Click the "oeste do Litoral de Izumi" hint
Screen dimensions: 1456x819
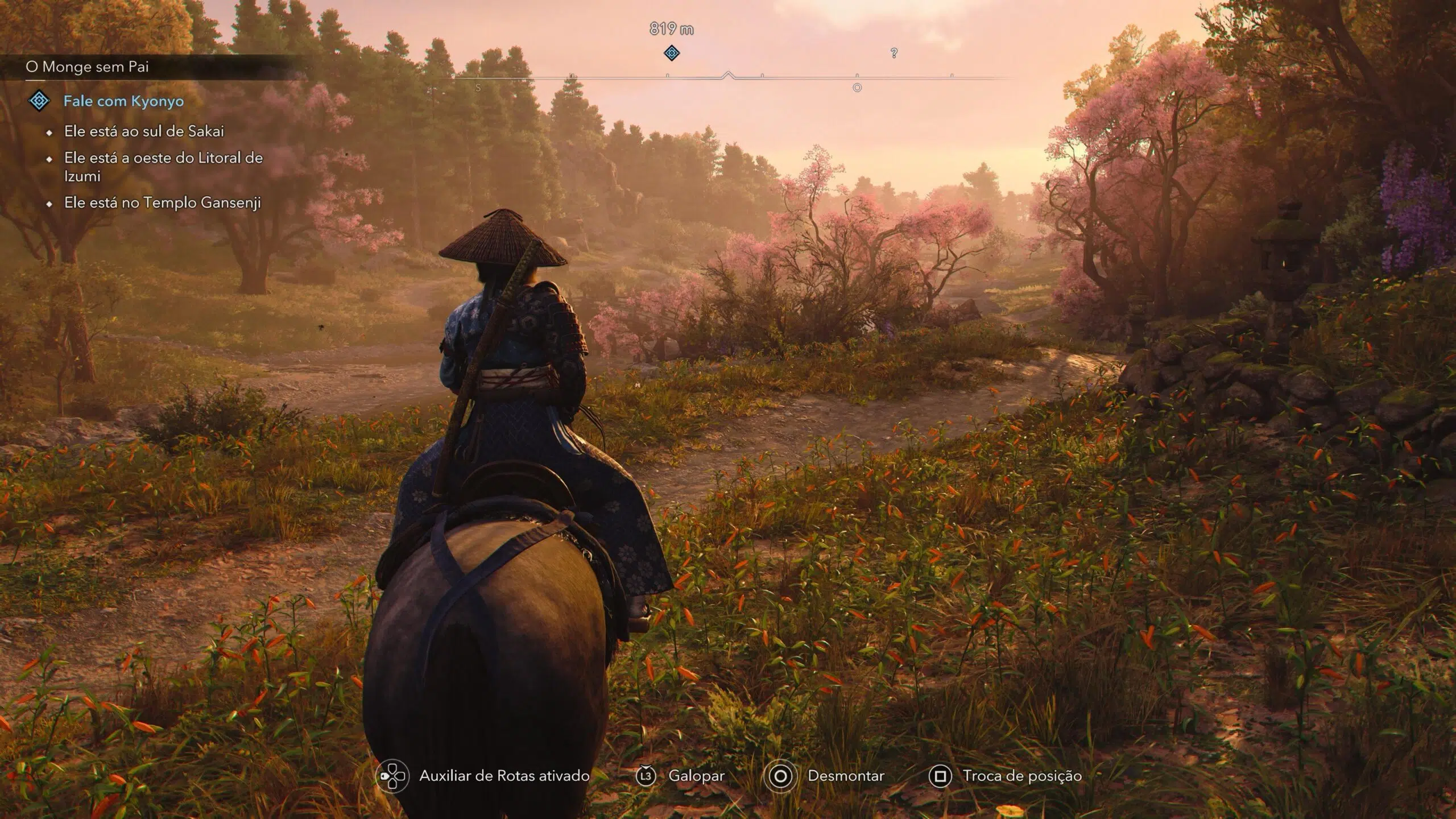(x=163, y=167)
